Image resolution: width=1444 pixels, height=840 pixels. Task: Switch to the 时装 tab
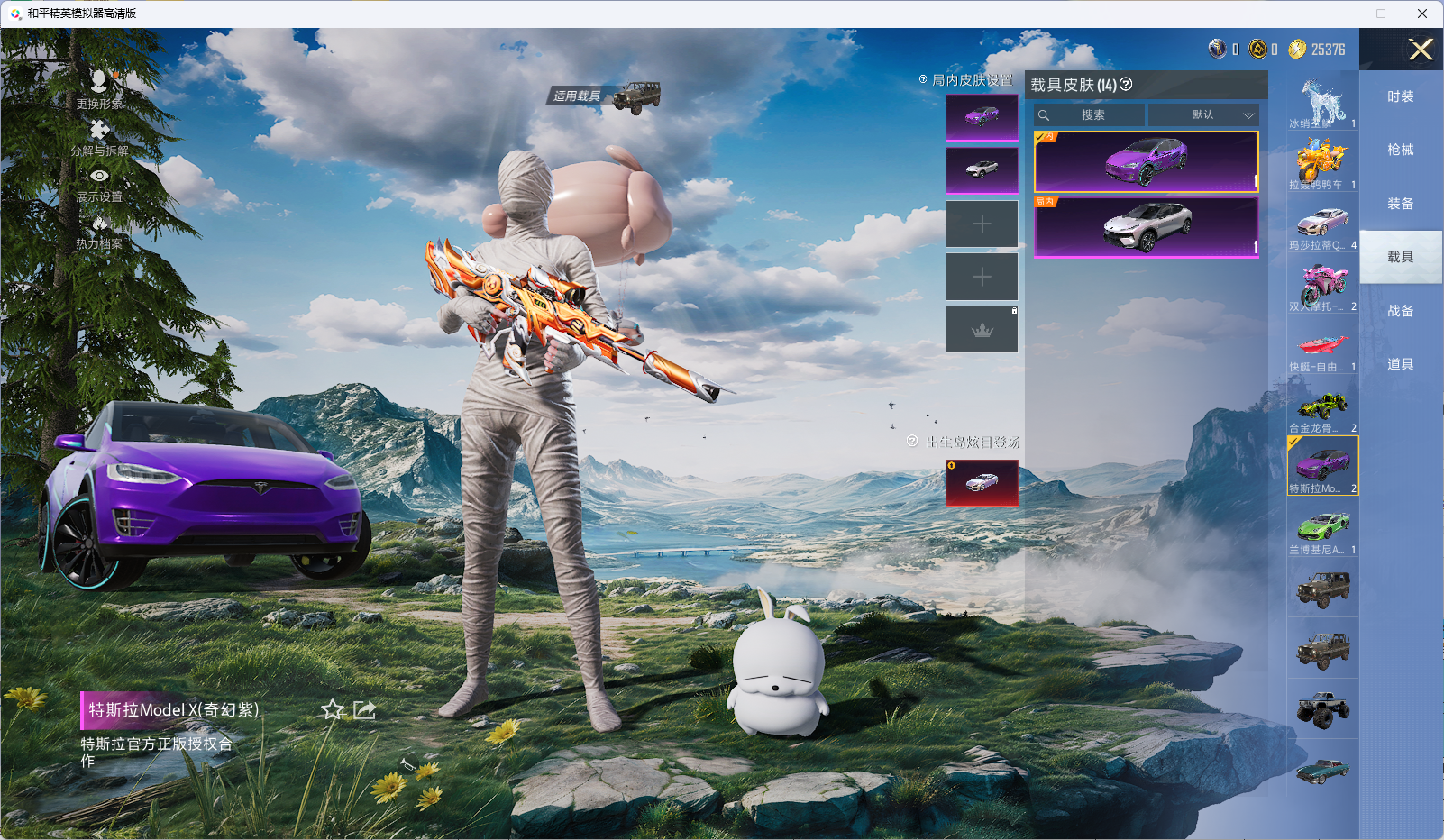pyautogui.click(x=1400, y=96)
